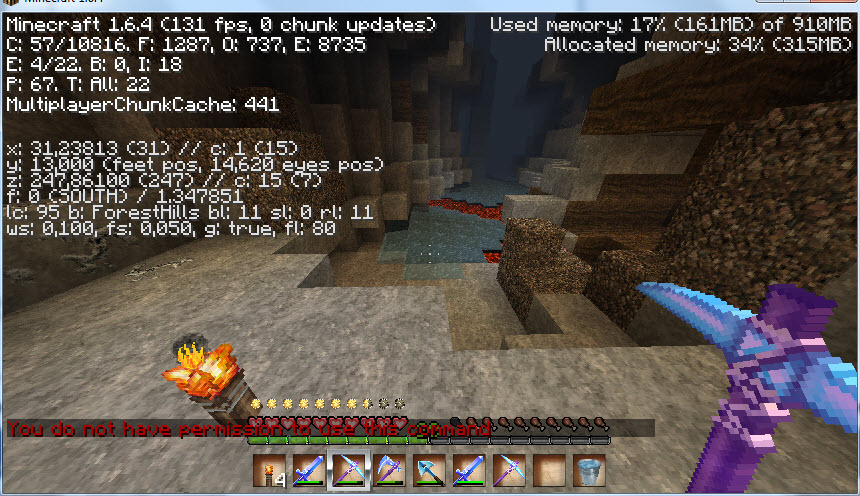Select the shovel in the hotbar
This screenshot has height=496, width=860.
[428, 468]
